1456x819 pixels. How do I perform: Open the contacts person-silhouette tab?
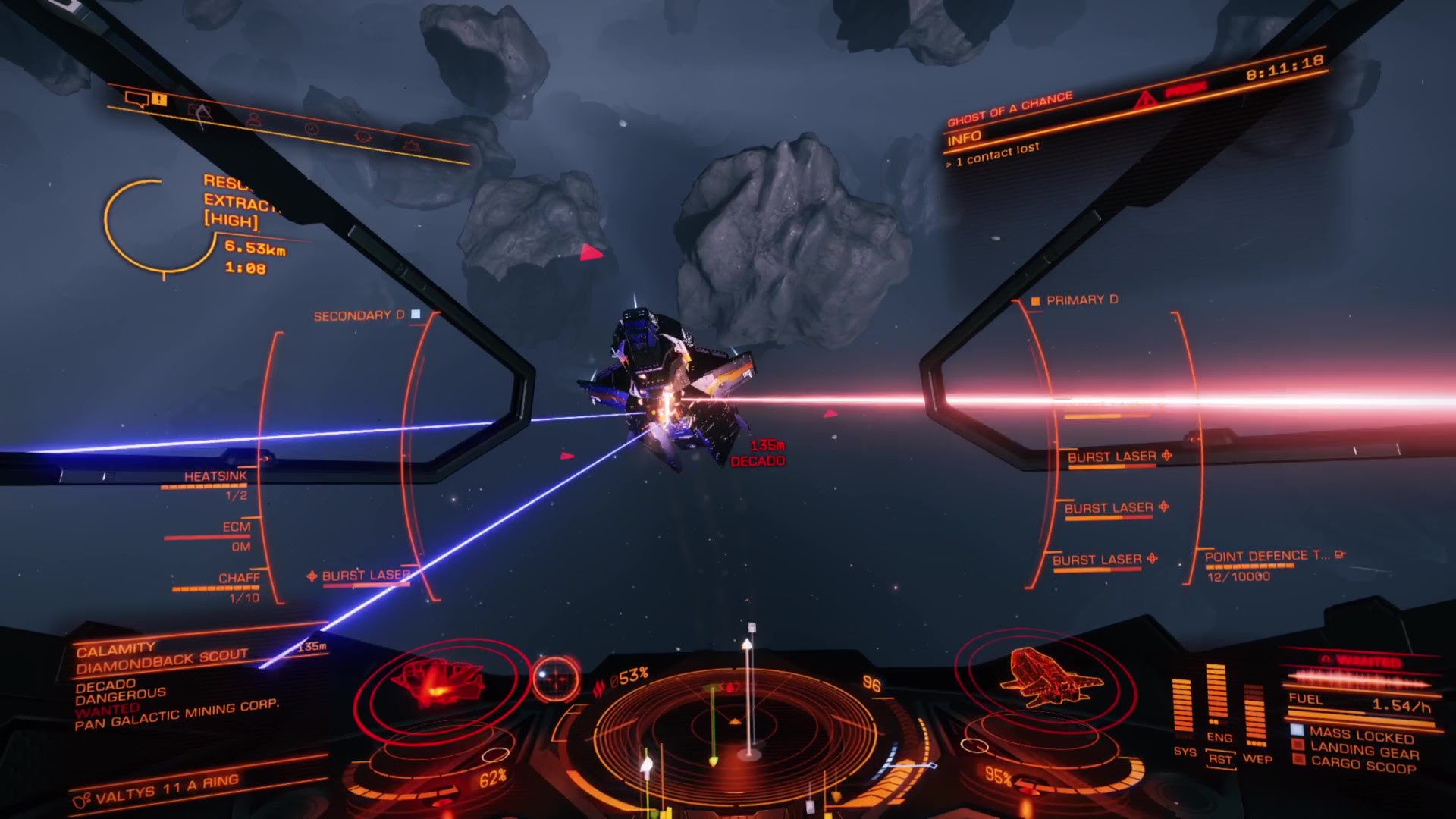[x=253, y=119]
